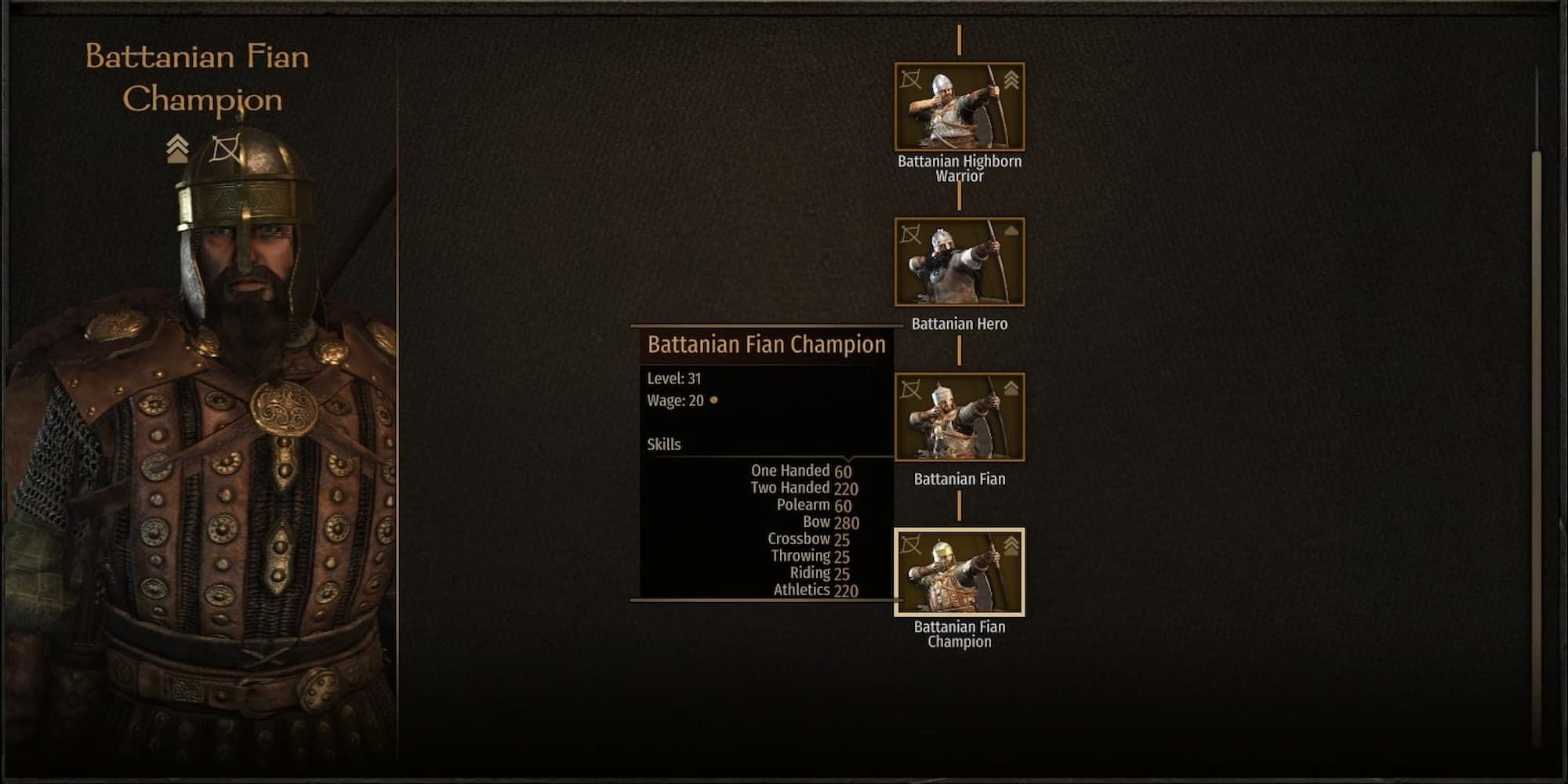
Task: Click the Battanian Fian name label
Action: click(960, 478)
